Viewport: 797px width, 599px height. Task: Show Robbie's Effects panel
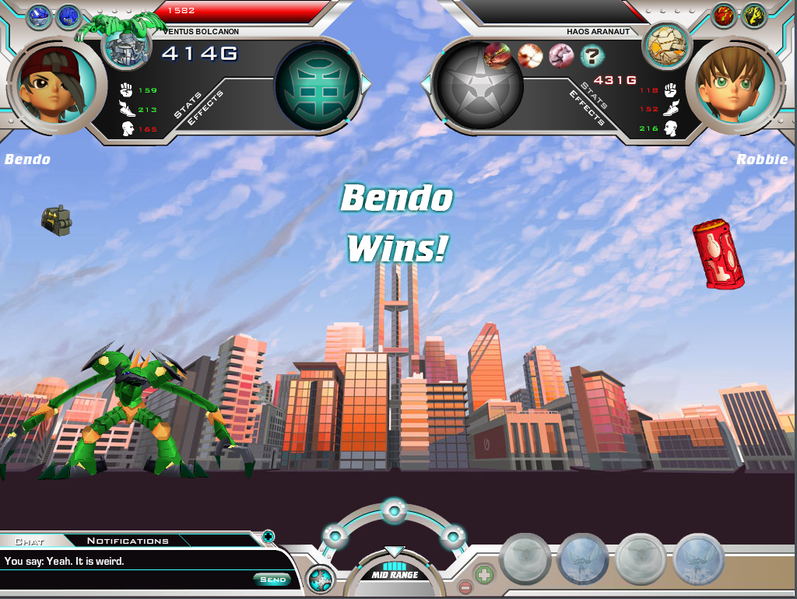(x=588, y=109)
